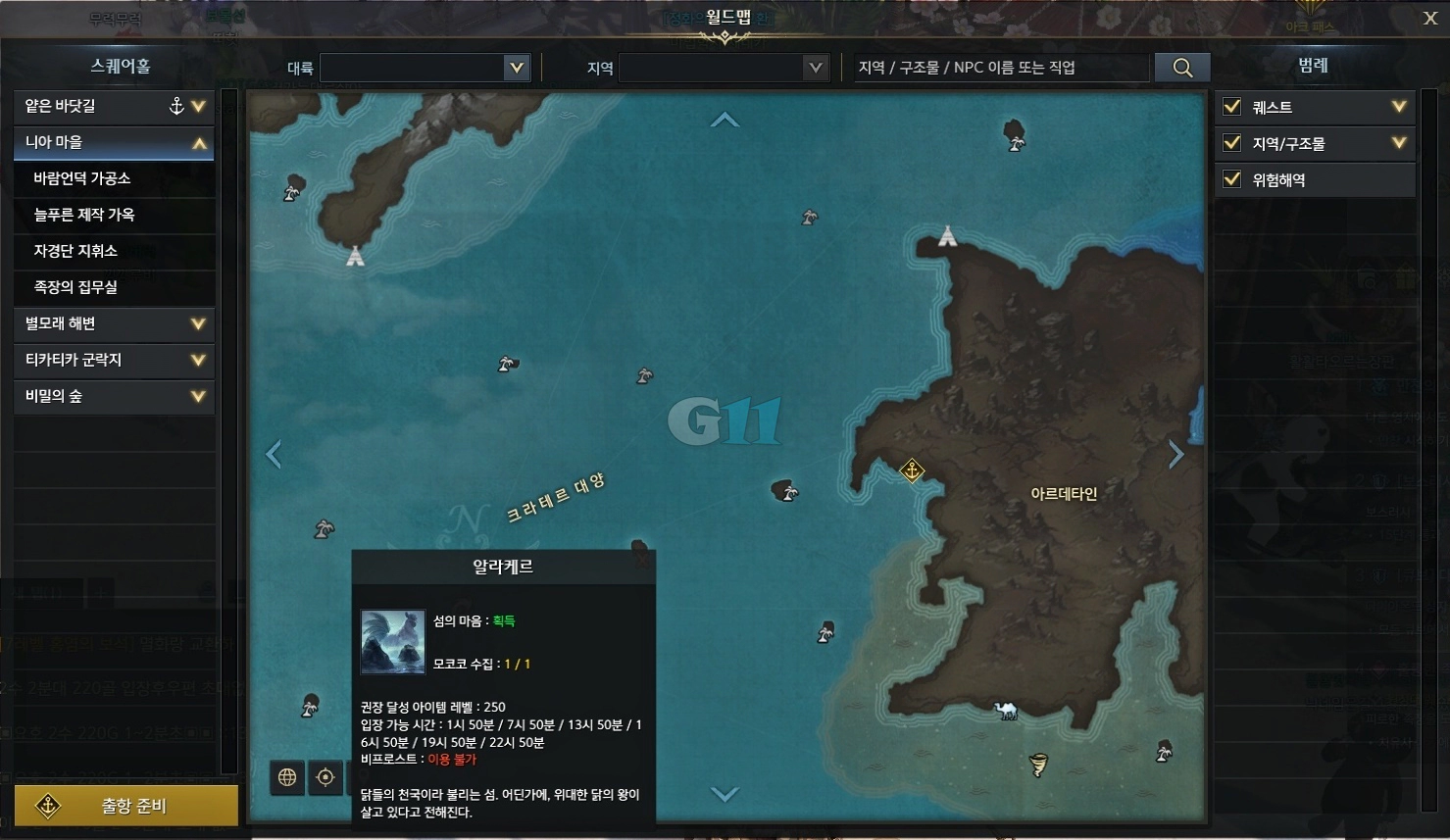Viewport: 1450px width, 840px height.
Task: Select the anchor marker on 아르데타인 coast
Action: [x=911, y=470]
